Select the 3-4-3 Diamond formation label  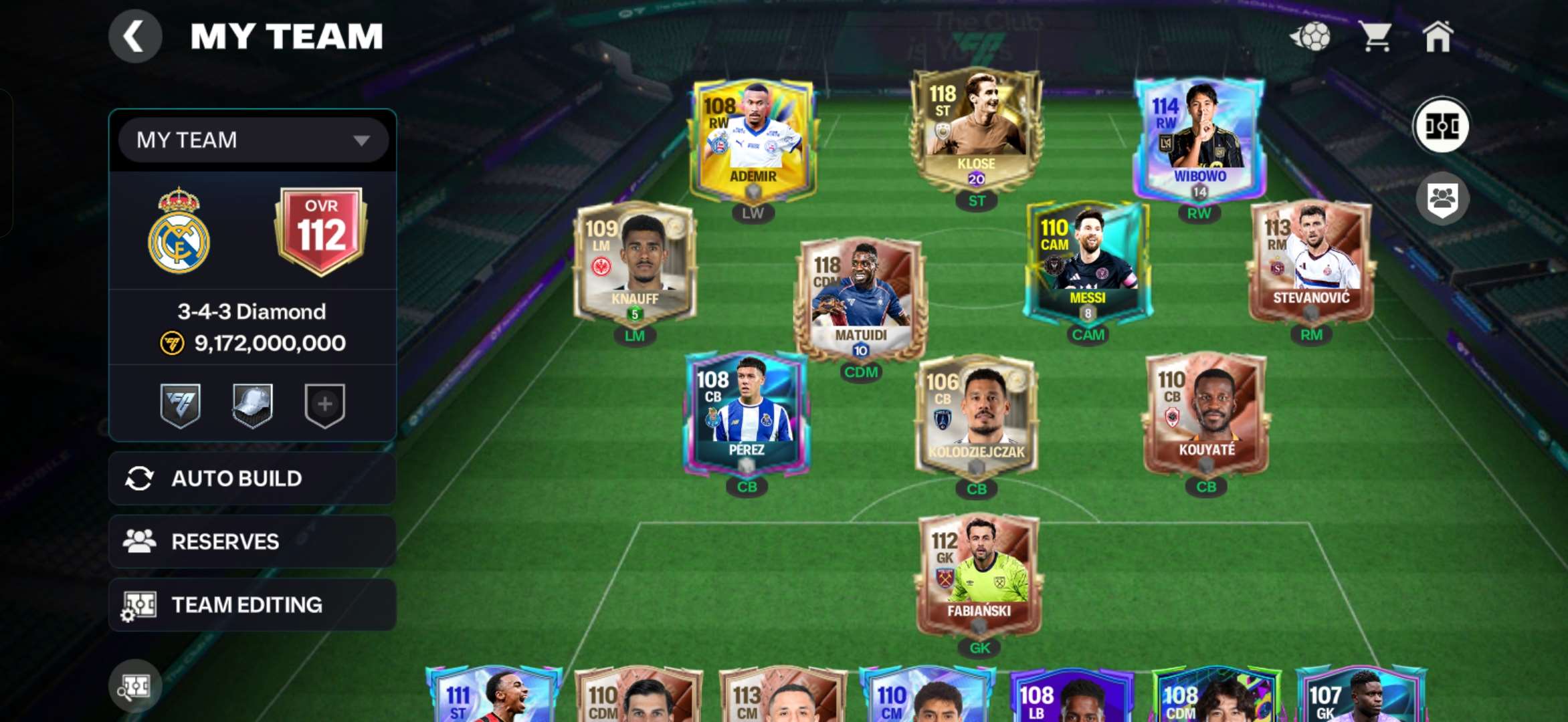point(252,312)
